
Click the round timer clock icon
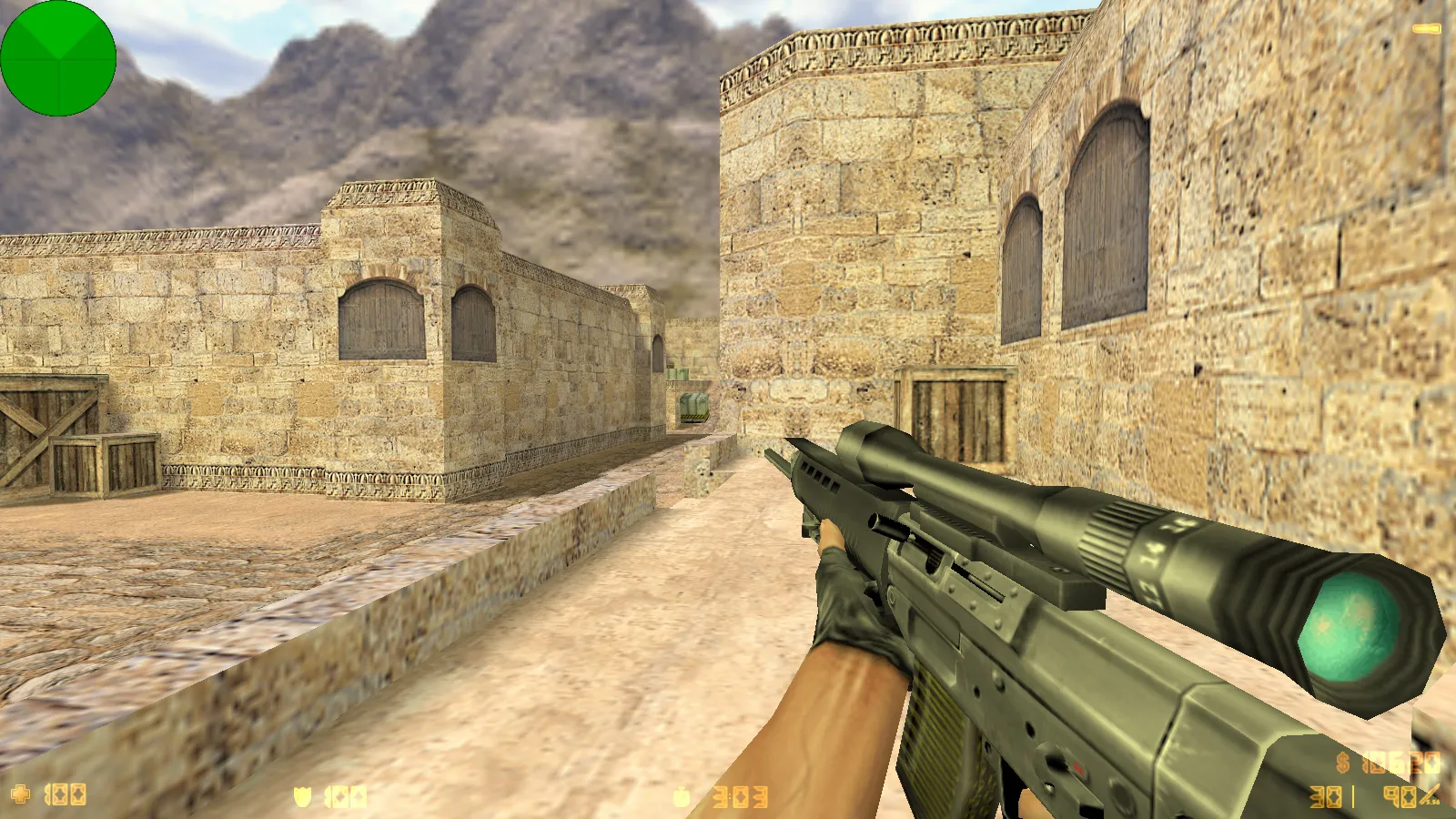[682, 798]
